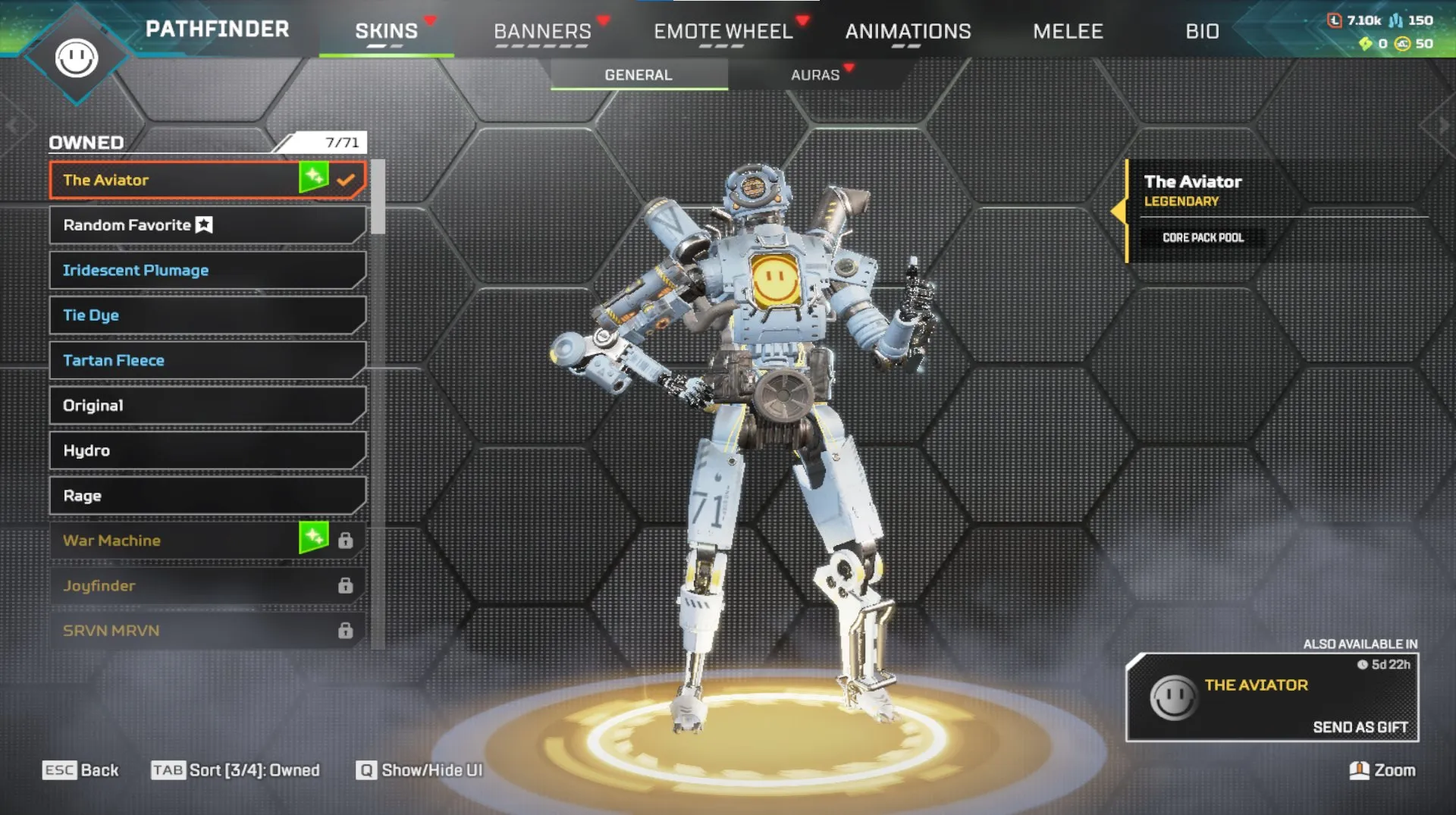This screenshot has width=1456, height=815.
Task: Toggle the favorite star on Random Favorite
Action: pyautogui.click(x=202, y=224)
